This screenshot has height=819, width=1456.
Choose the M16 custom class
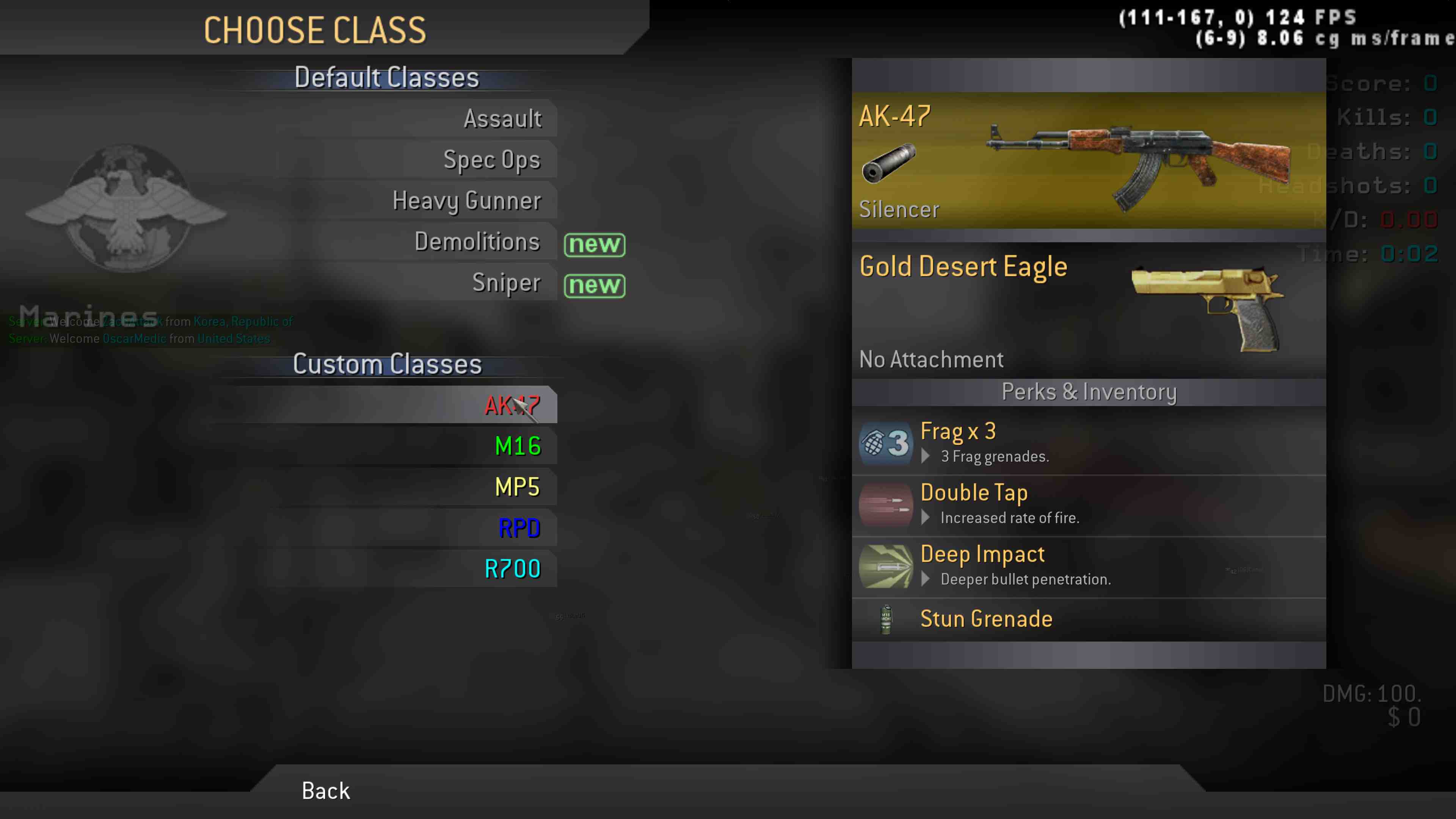[x=517, y=446]
